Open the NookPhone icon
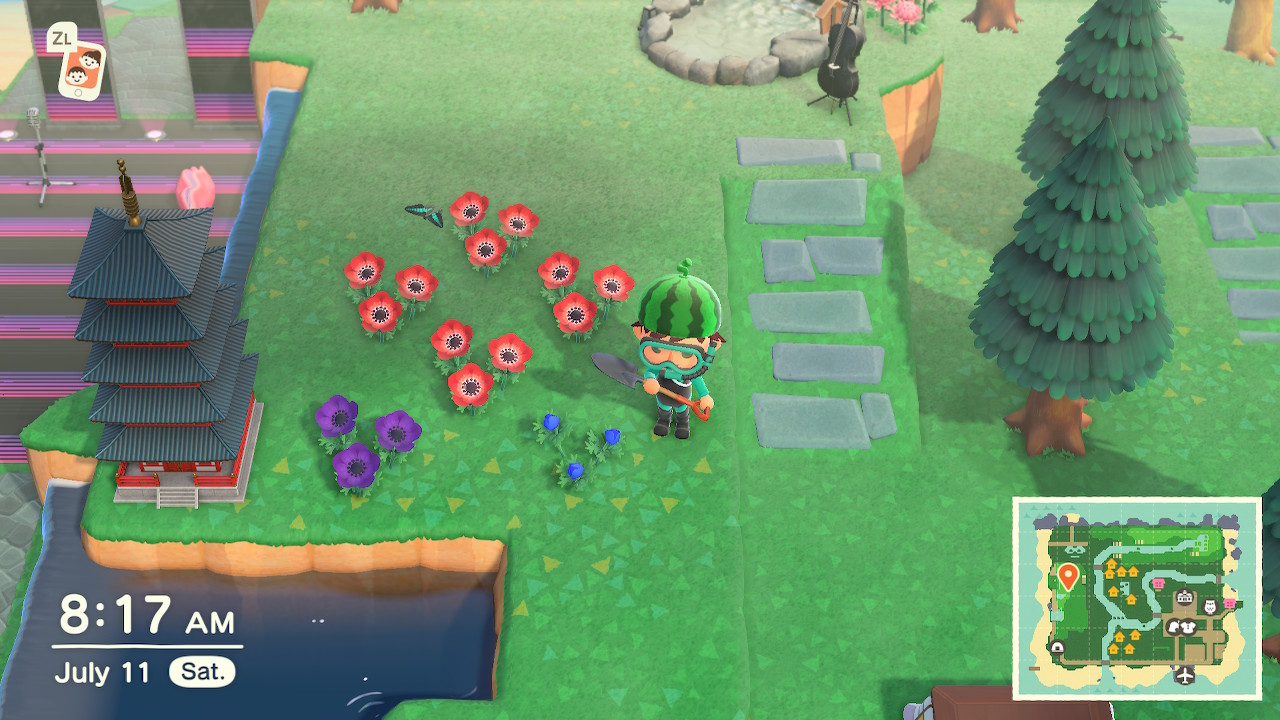The height and width of the screenshot is (720, 1280). [81, 70]
